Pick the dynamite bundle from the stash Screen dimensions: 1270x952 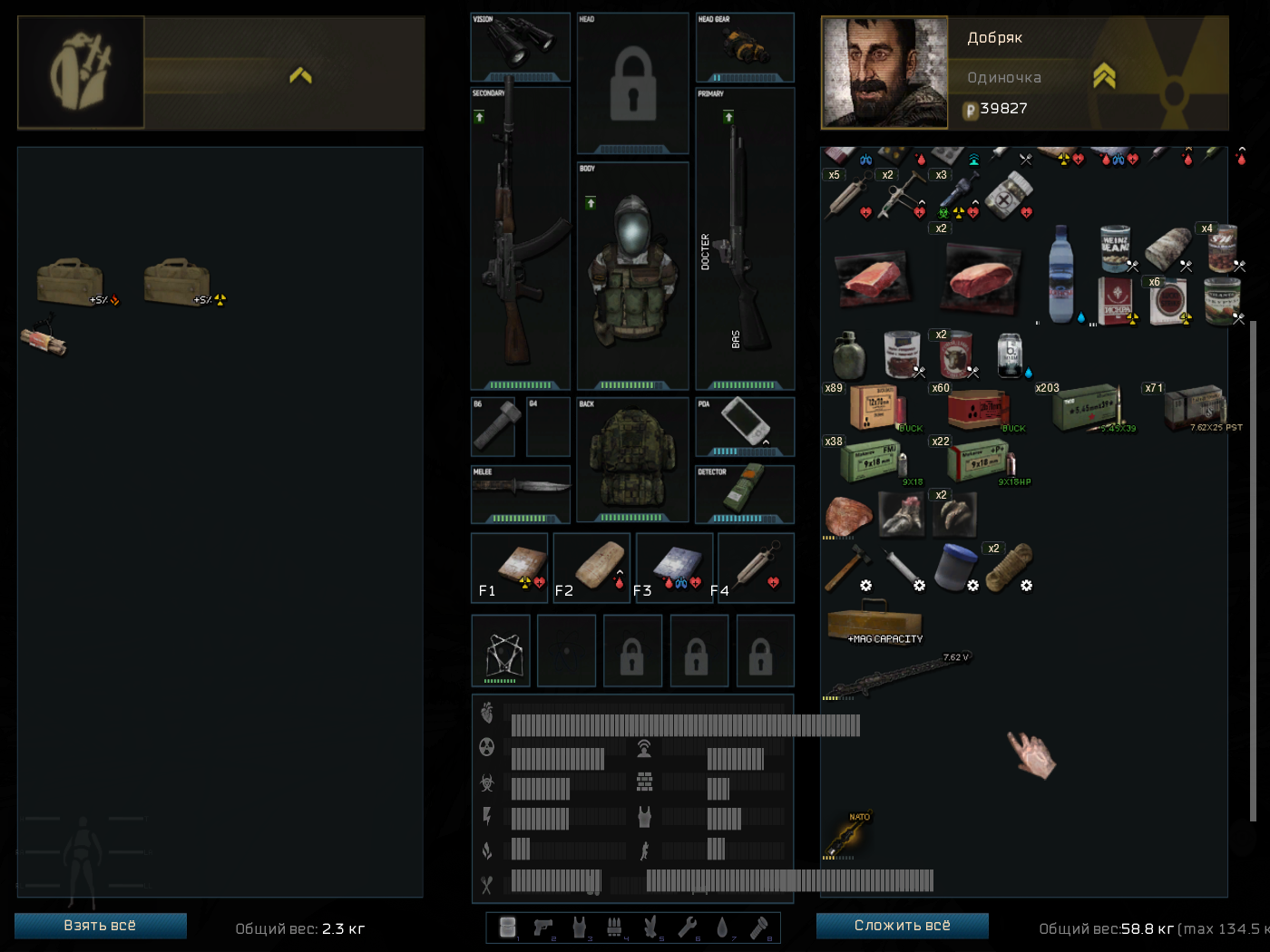pos(44,337)
